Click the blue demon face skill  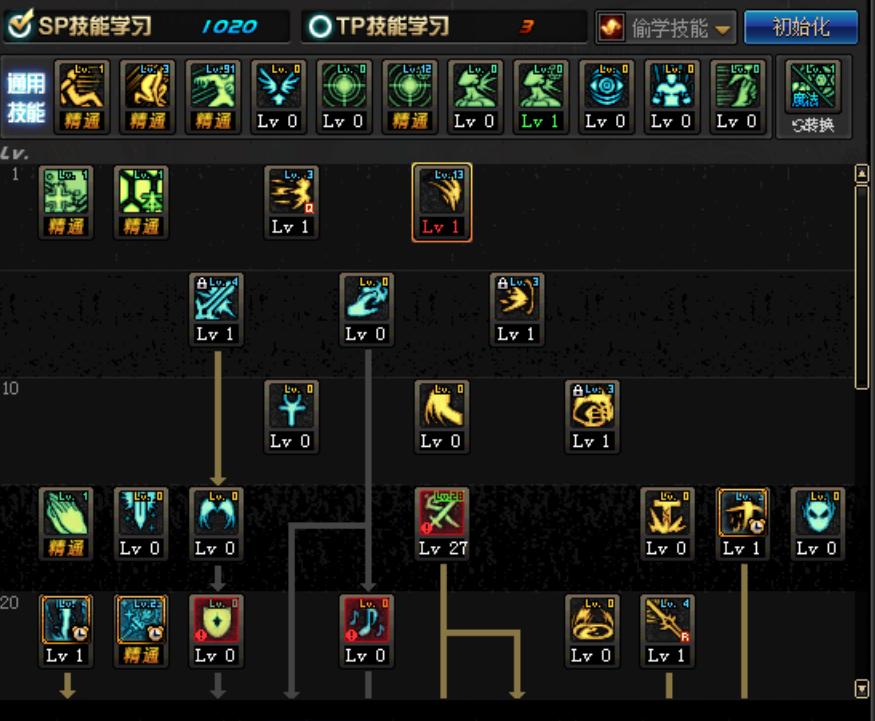[817, 515]
